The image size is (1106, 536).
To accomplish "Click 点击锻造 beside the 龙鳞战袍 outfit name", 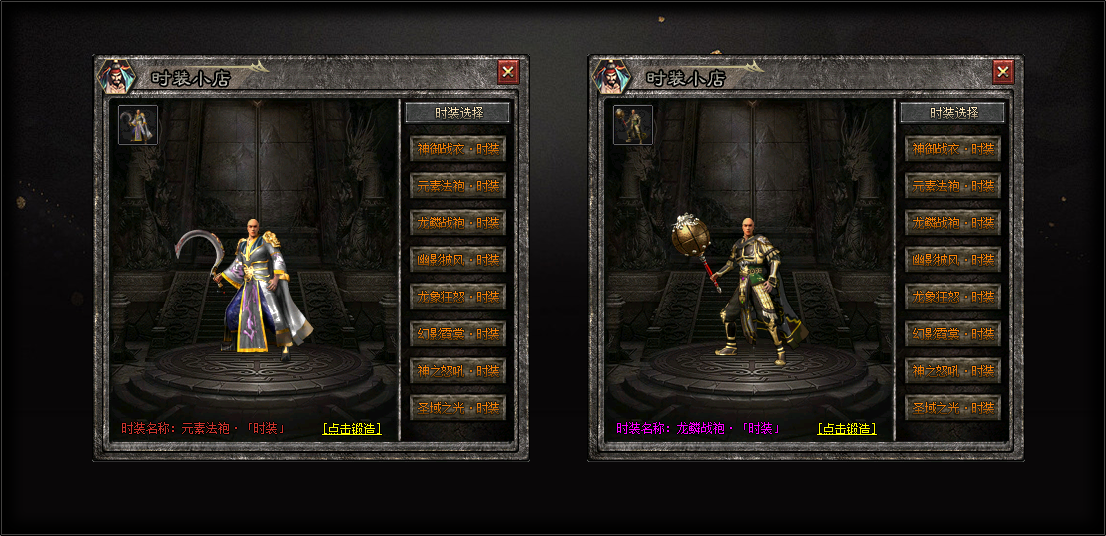I will [x=847, y=429].
